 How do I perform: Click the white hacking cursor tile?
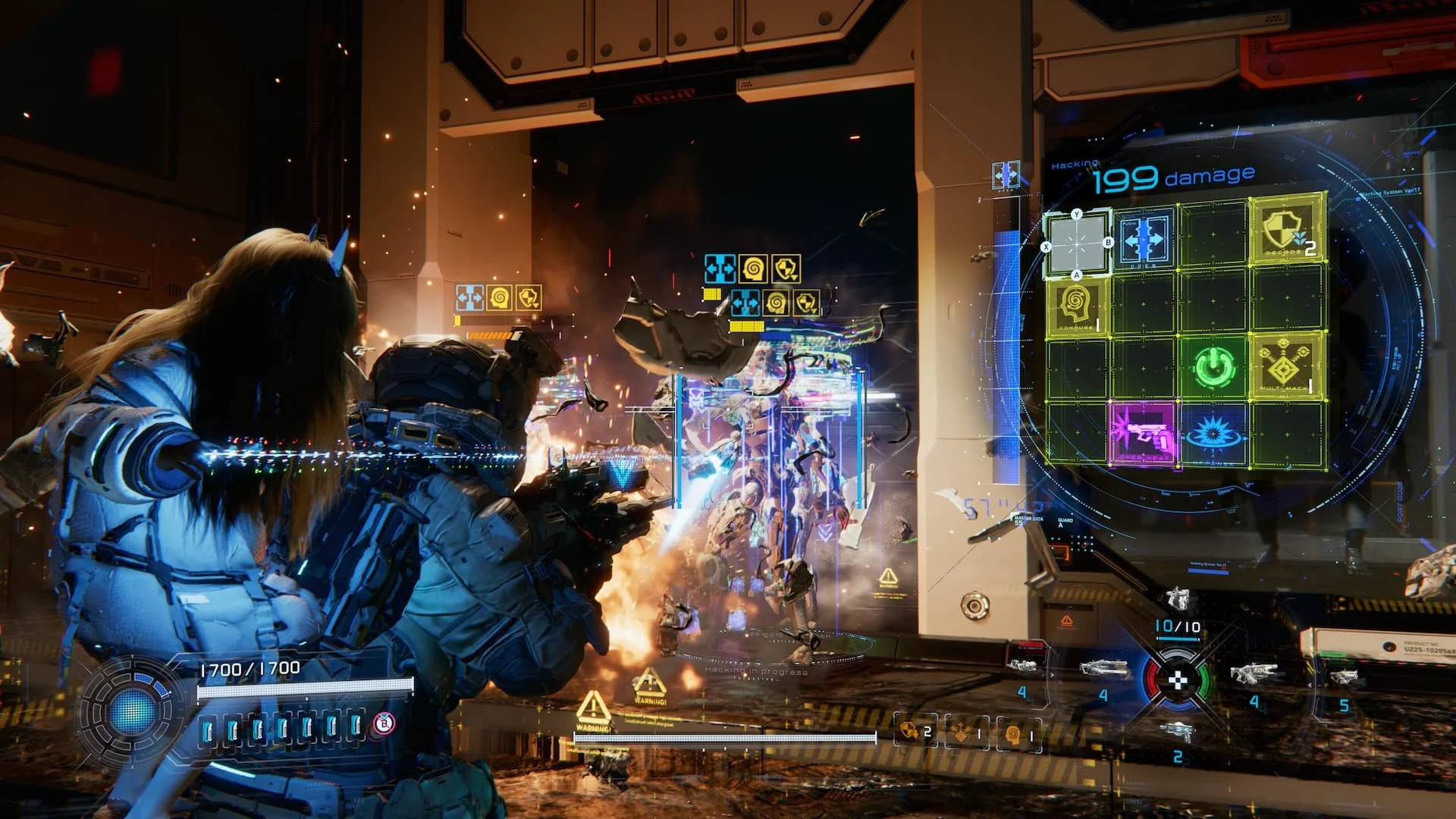1076,244
